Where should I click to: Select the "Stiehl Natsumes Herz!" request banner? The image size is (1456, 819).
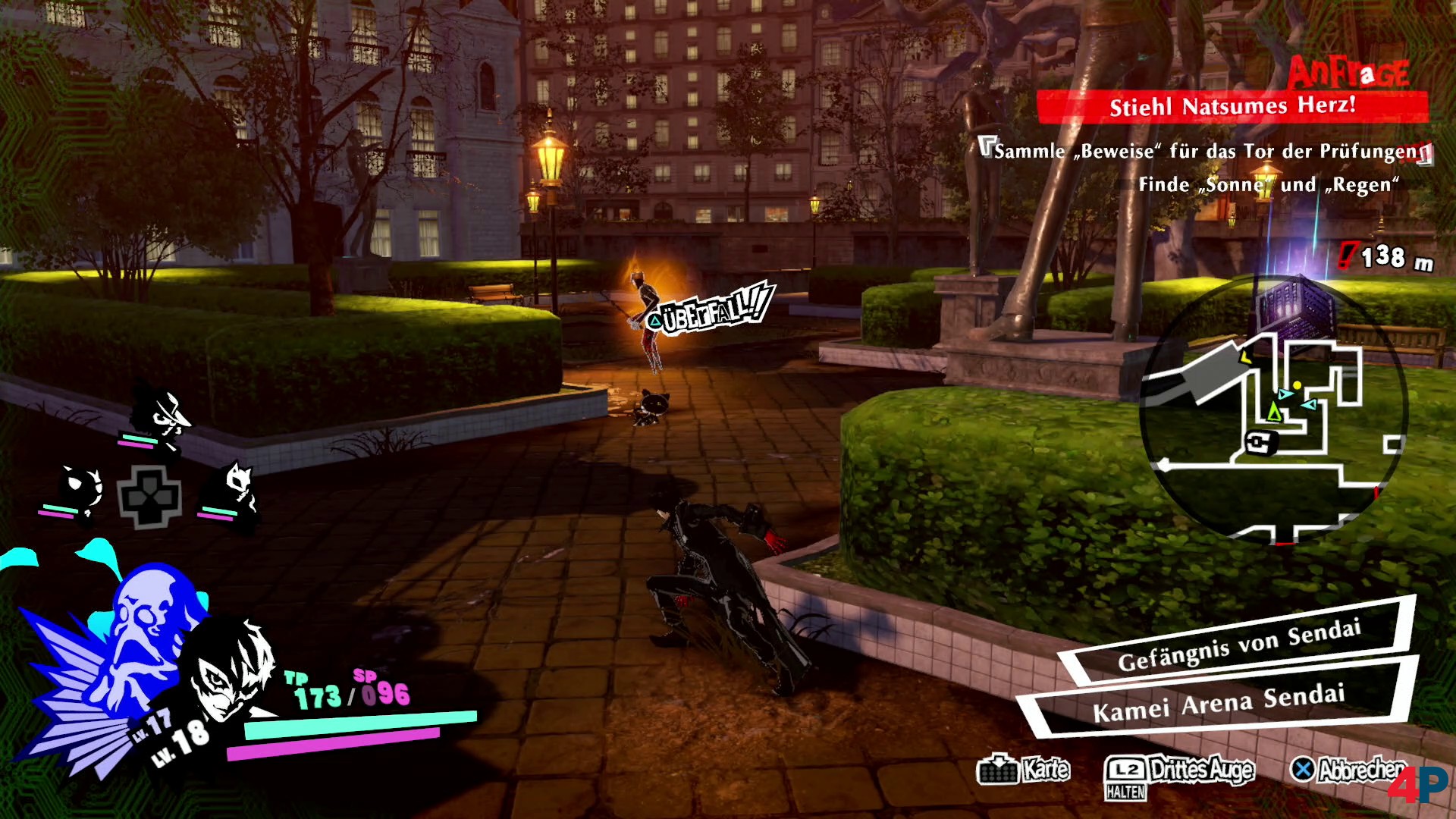pyautogui.click(x=1232, y=106)
